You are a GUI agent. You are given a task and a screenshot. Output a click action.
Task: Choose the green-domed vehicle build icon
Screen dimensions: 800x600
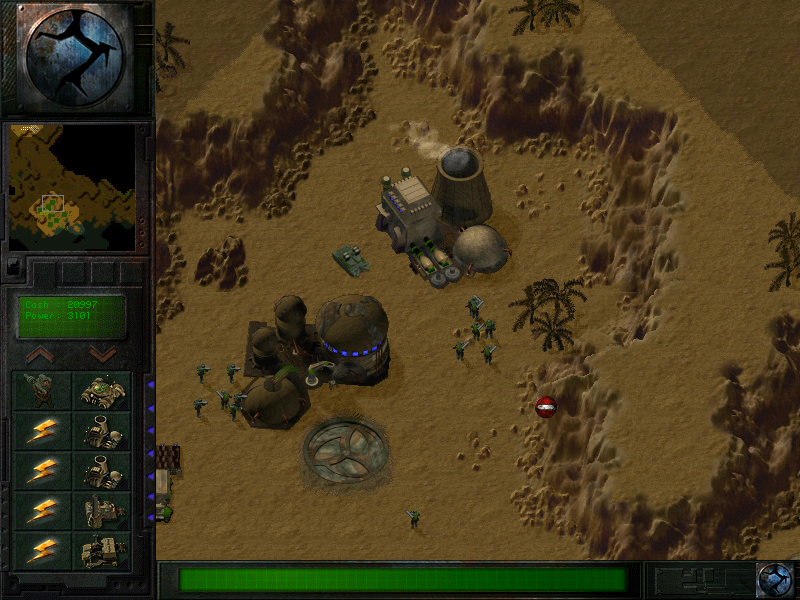click(x=104, y=390)
